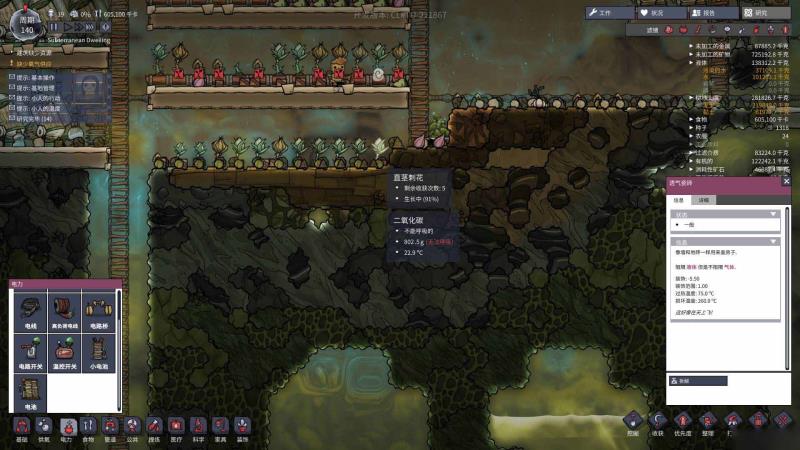Choose 电路开关 (power switch) to build

tap(30, 350)
